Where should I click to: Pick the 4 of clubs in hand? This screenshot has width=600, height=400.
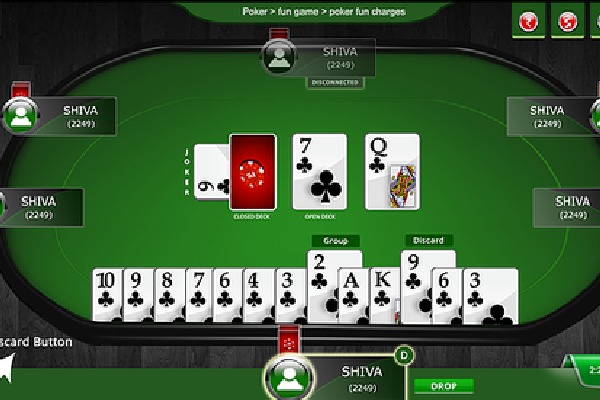tap(257, 294)
